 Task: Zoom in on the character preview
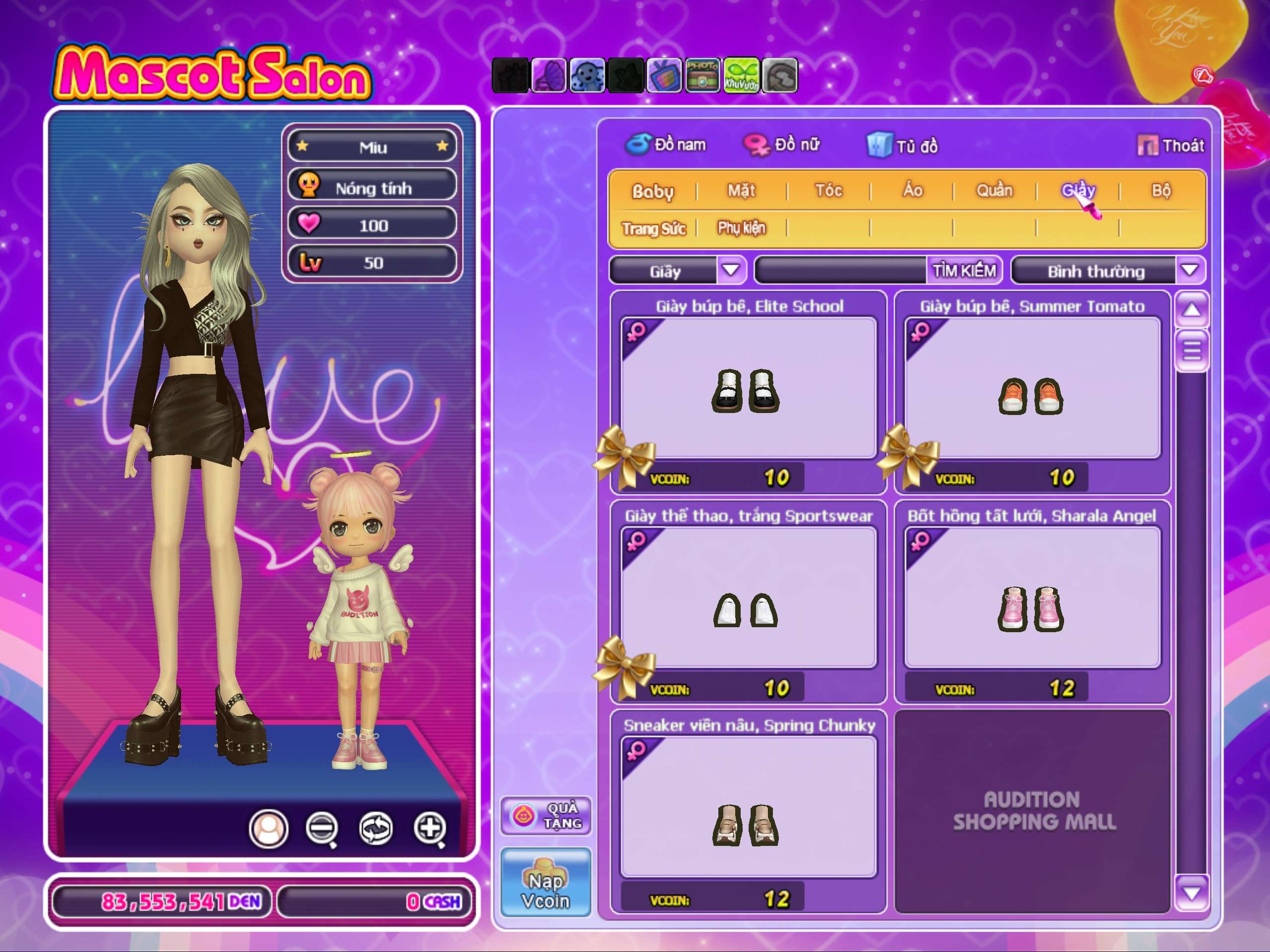[430, 829]
